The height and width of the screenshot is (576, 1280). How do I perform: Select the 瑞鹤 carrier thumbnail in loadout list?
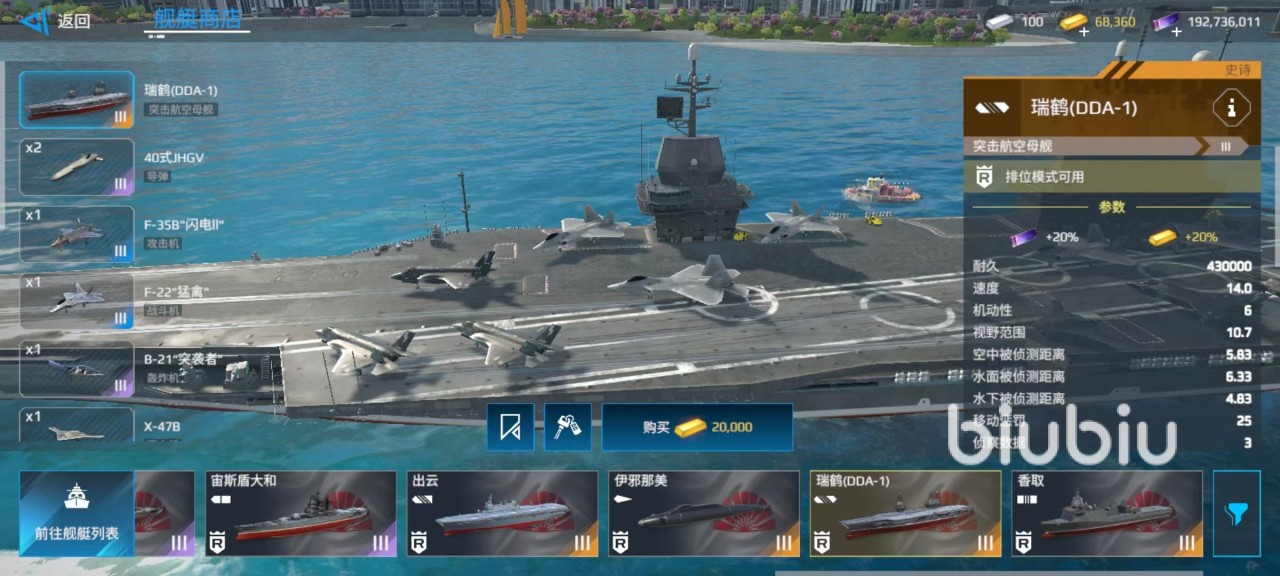pyautogui.click(x=77, y=100)
